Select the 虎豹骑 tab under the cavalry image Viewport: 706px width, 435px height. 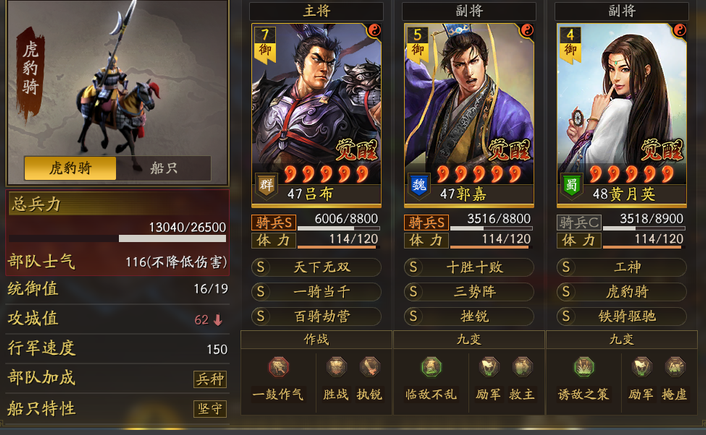(x=70, y=168)
